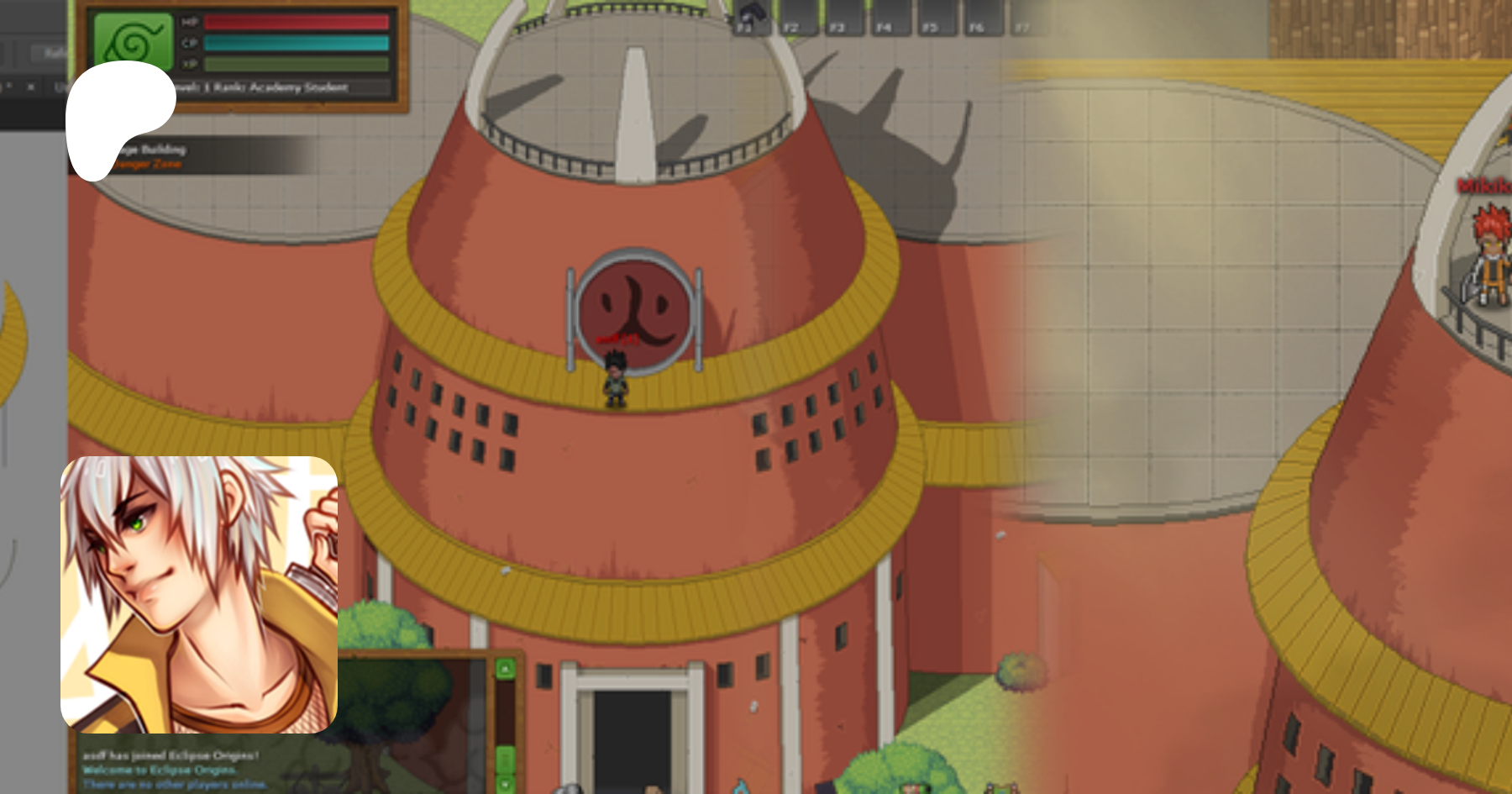
Task: Click the chat scroll-up arrow button
Action: (x=505, y=669)
